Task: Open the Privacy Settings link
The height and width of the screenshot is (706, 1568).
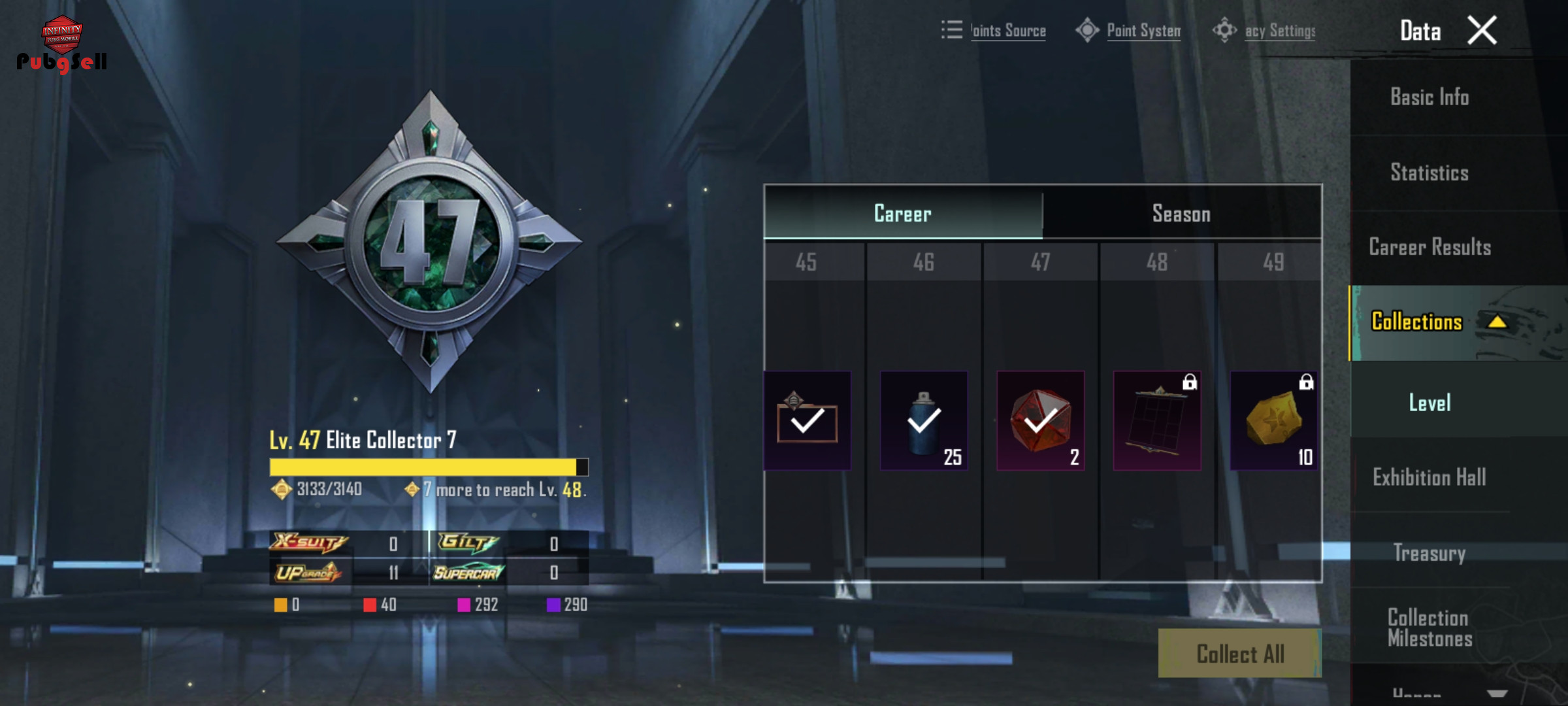Action: click(1279, 31)
